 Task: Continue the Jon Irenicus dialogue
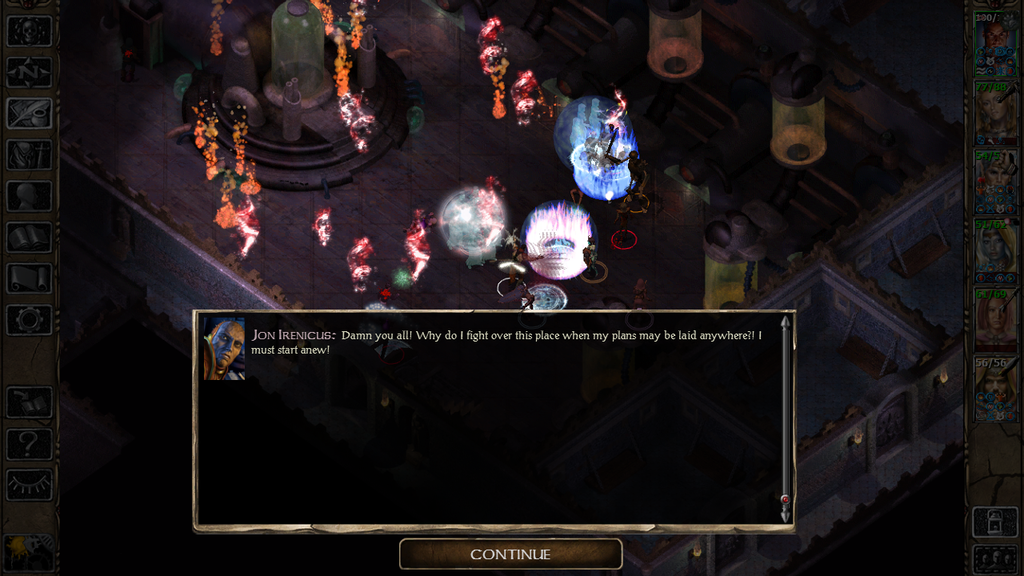[510, 554]
